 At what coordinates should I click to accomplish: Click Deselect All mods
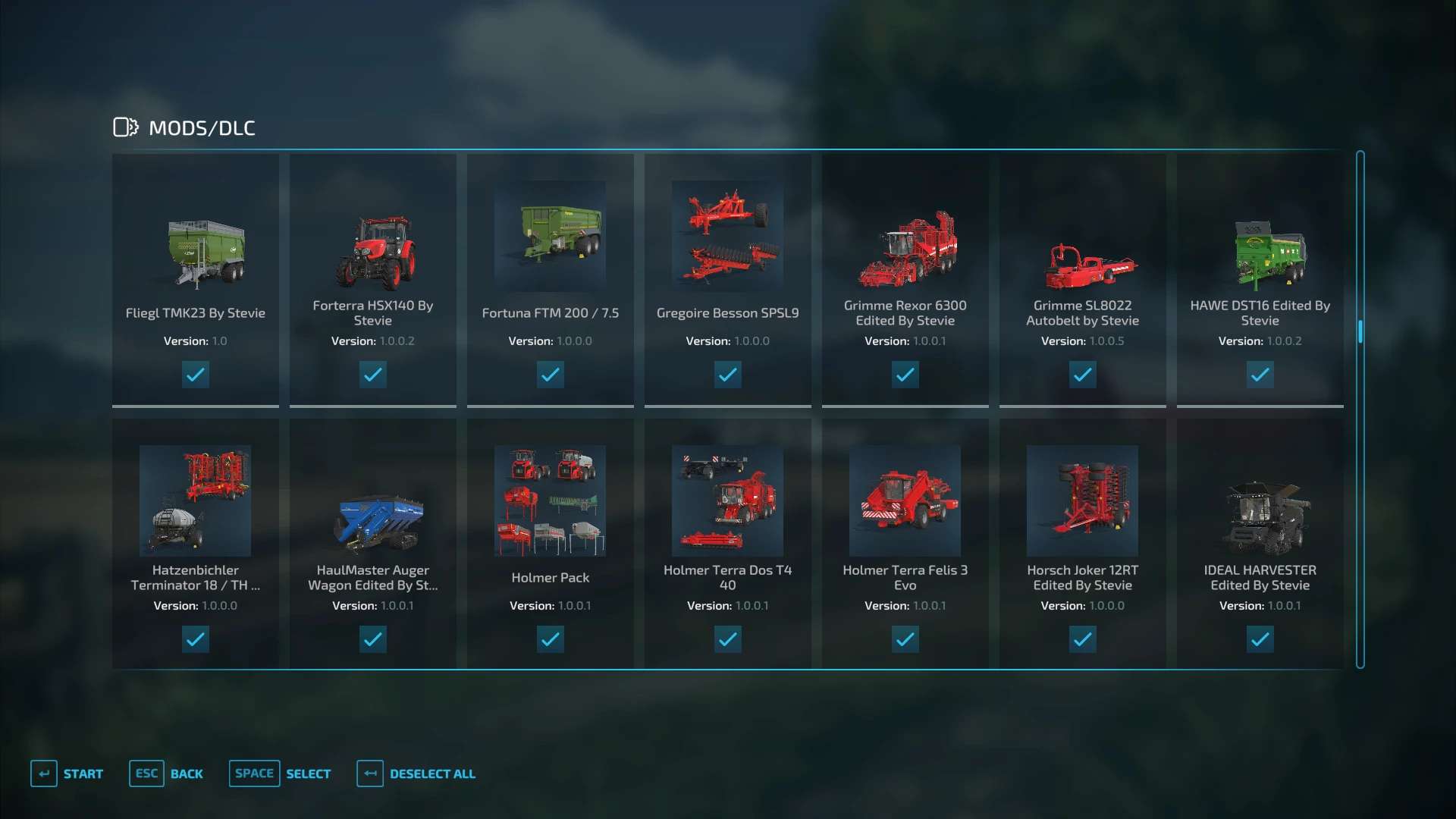[x=416, y=773]
